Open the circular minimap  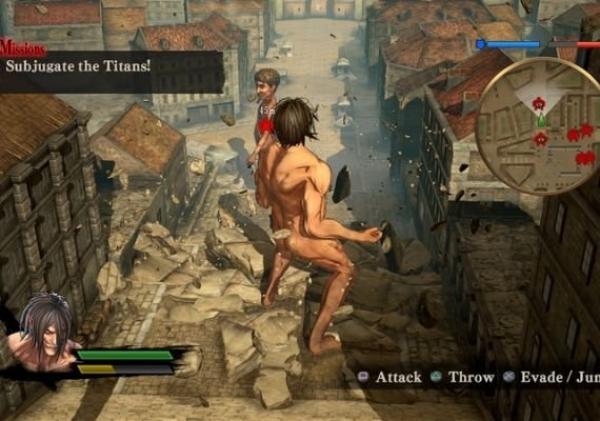click(536, 125)
